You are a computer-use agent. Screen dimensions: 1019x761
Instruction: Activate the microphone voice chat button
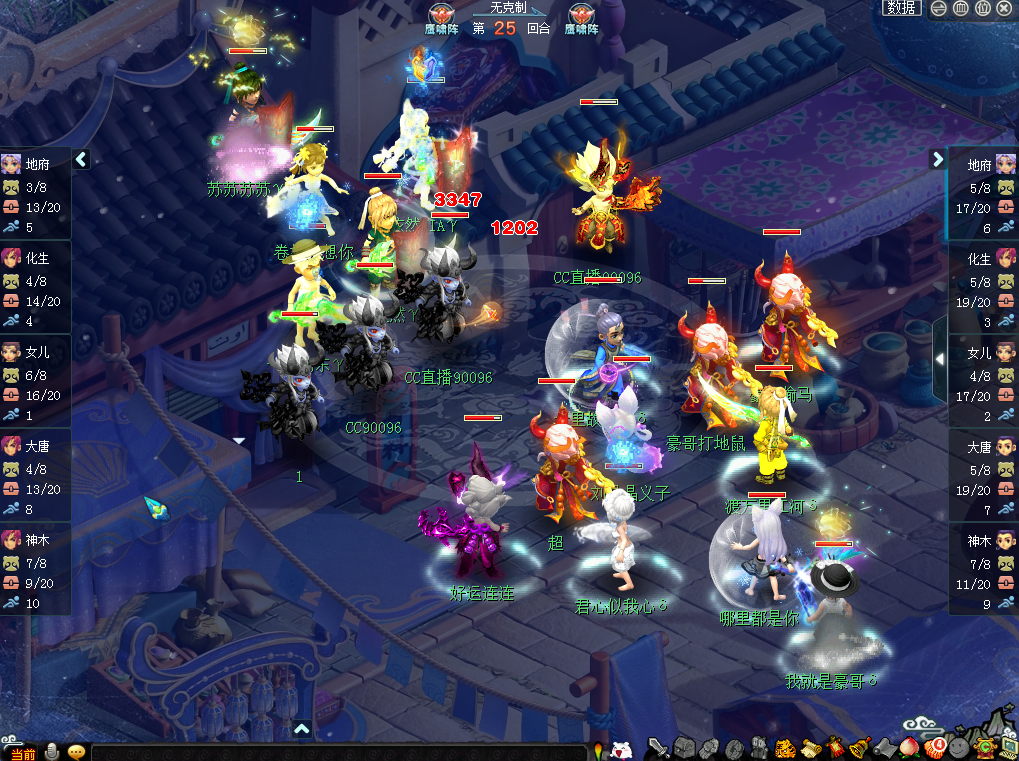click(51, 752)
